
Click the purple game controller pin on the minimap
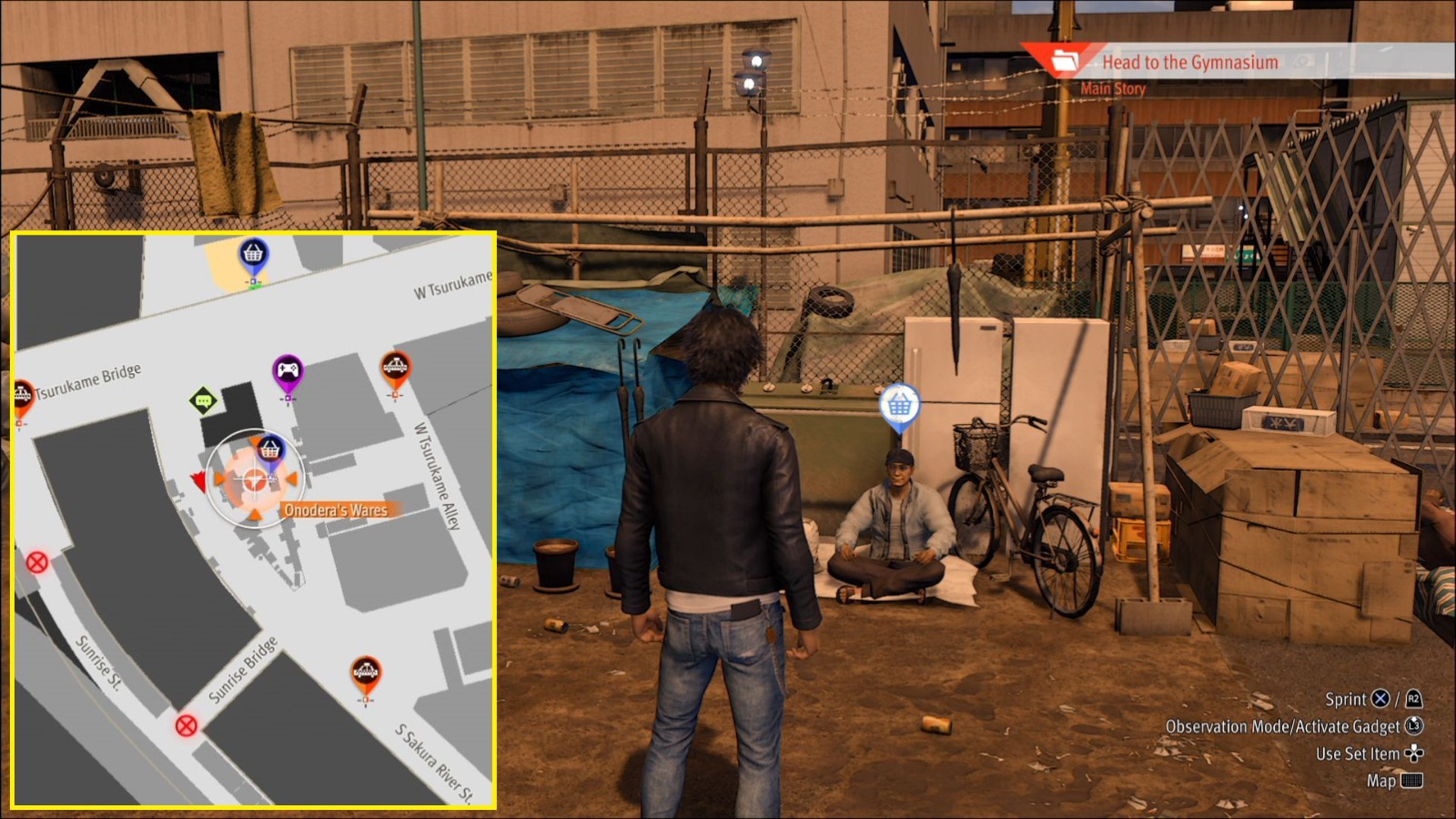(289, 368)
